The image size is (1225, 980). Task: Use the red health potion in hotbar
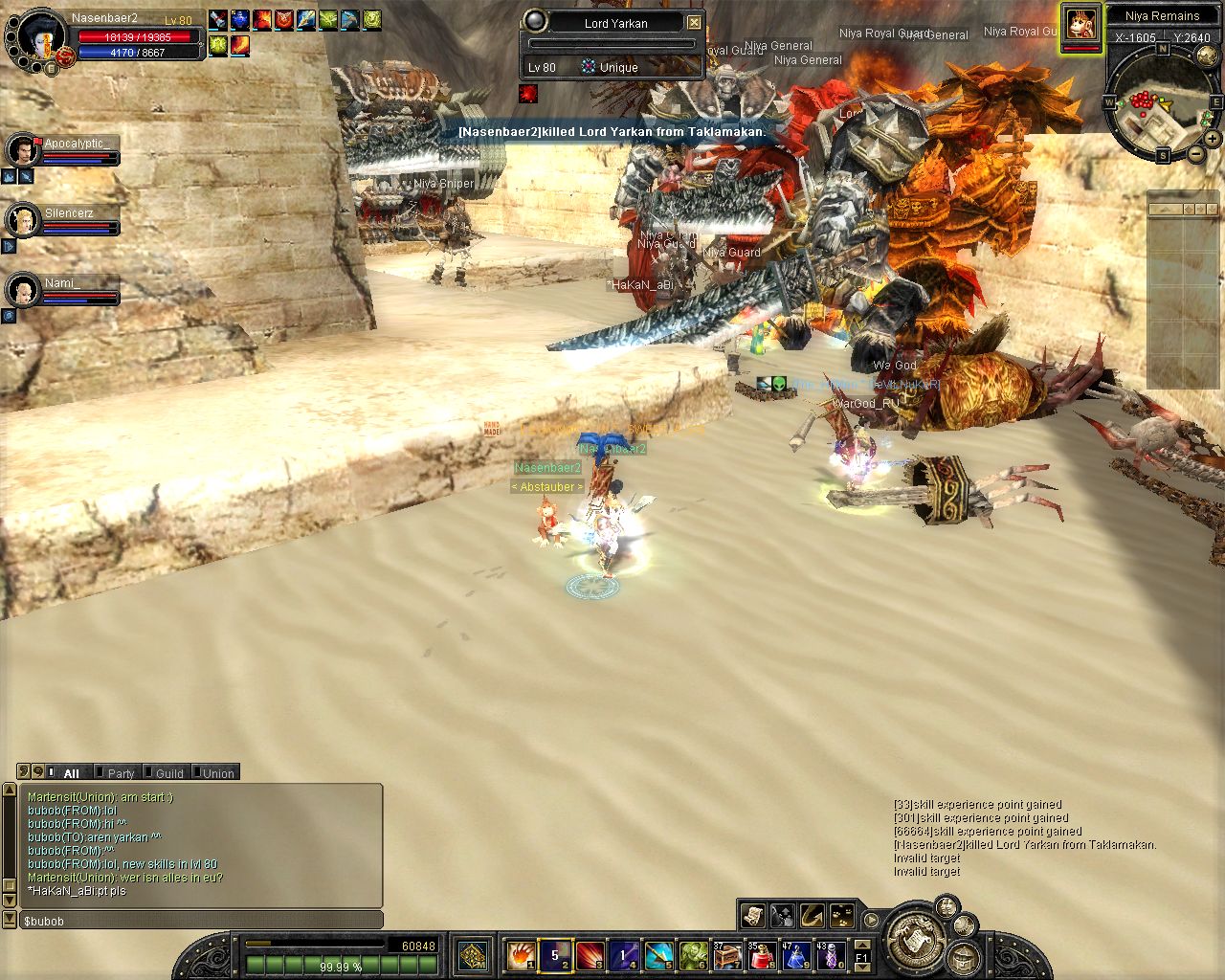tap(762, 954)
